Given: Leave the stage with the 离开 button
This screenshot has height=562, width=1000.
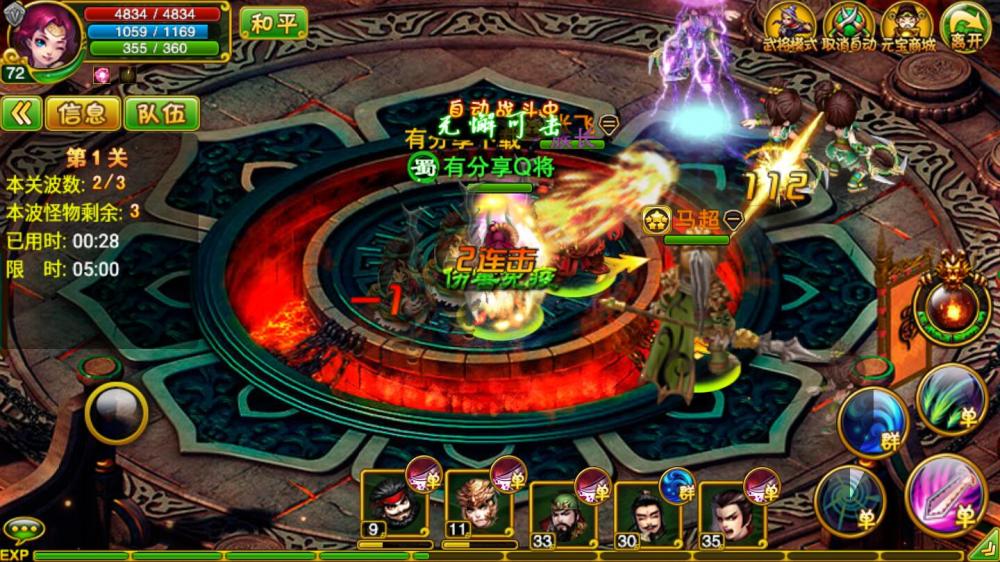Looking at the screenshot, I should (x=965, y=24).
